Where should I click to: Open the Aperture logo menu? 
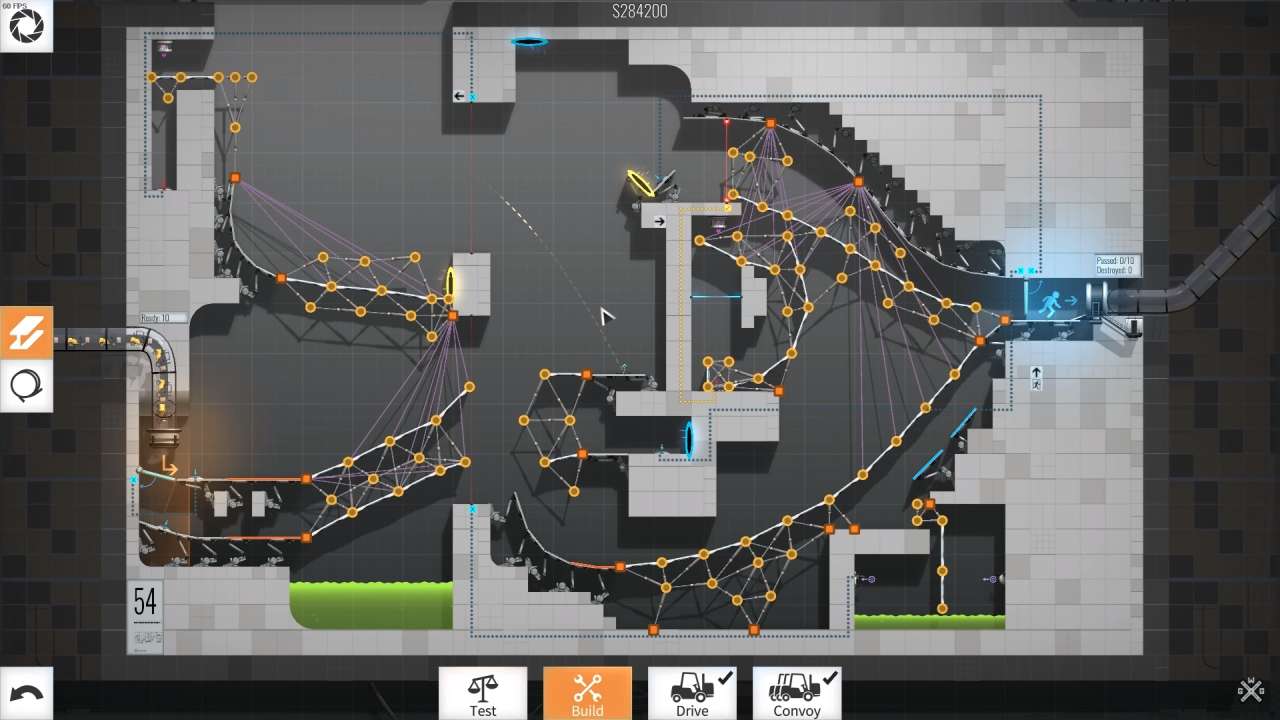26,26
